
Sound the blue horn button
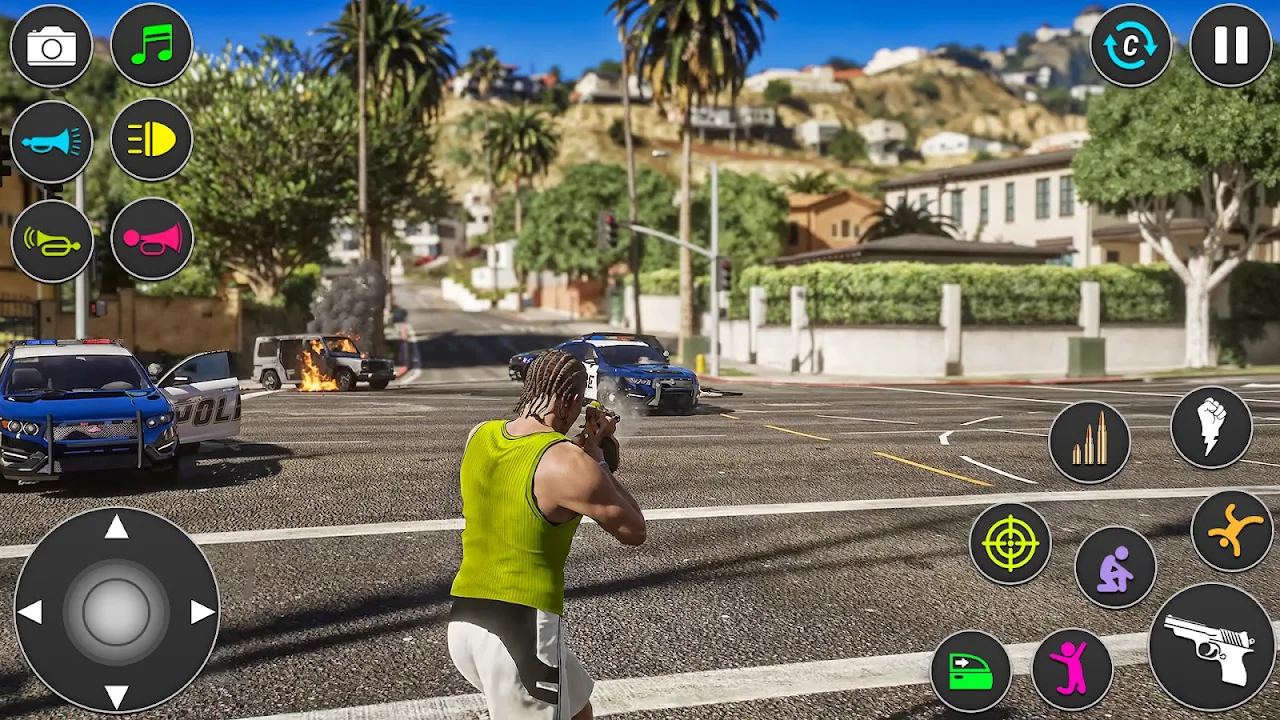tap(51, 141)
